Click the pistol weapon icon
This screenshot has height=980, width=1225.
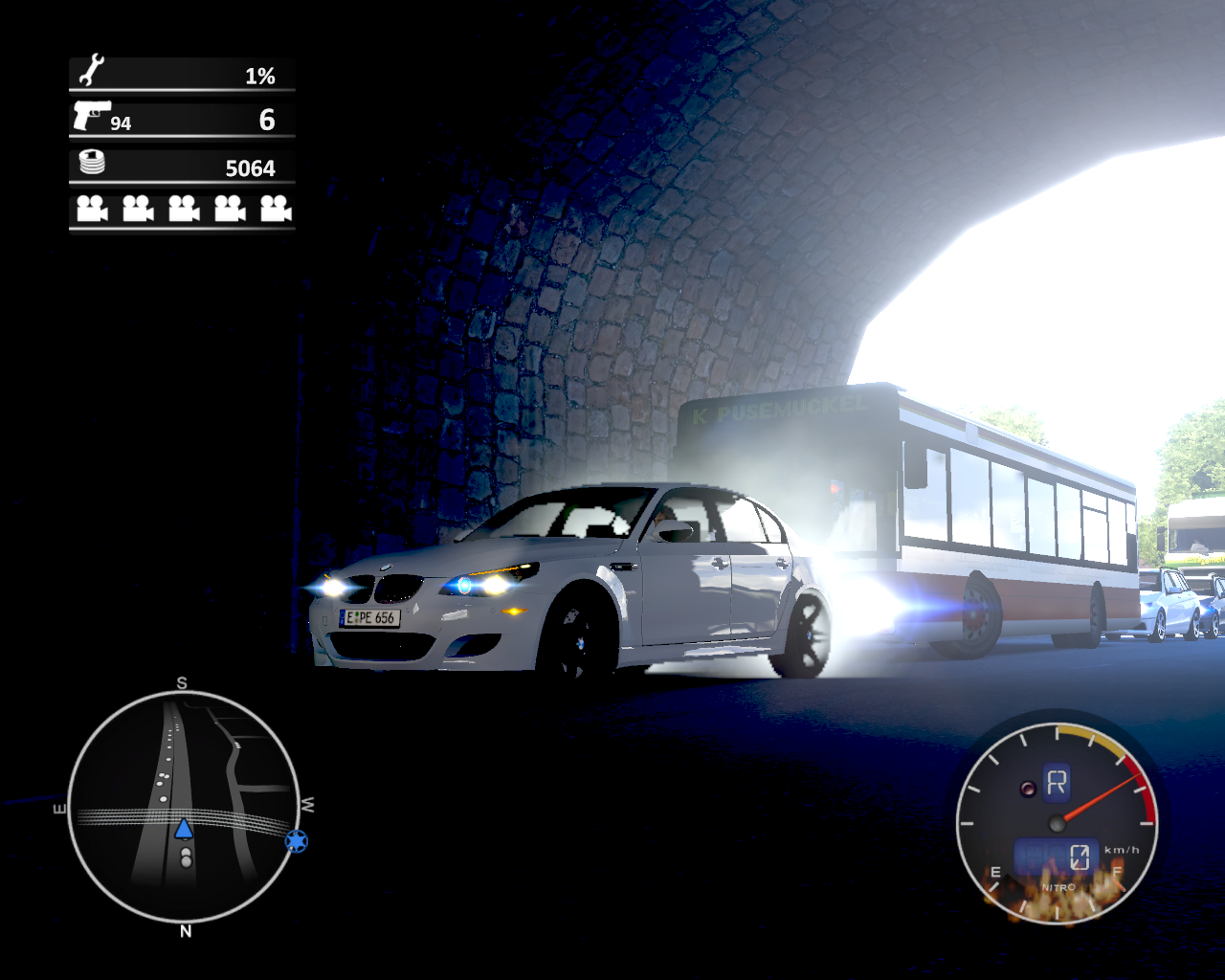91,116
